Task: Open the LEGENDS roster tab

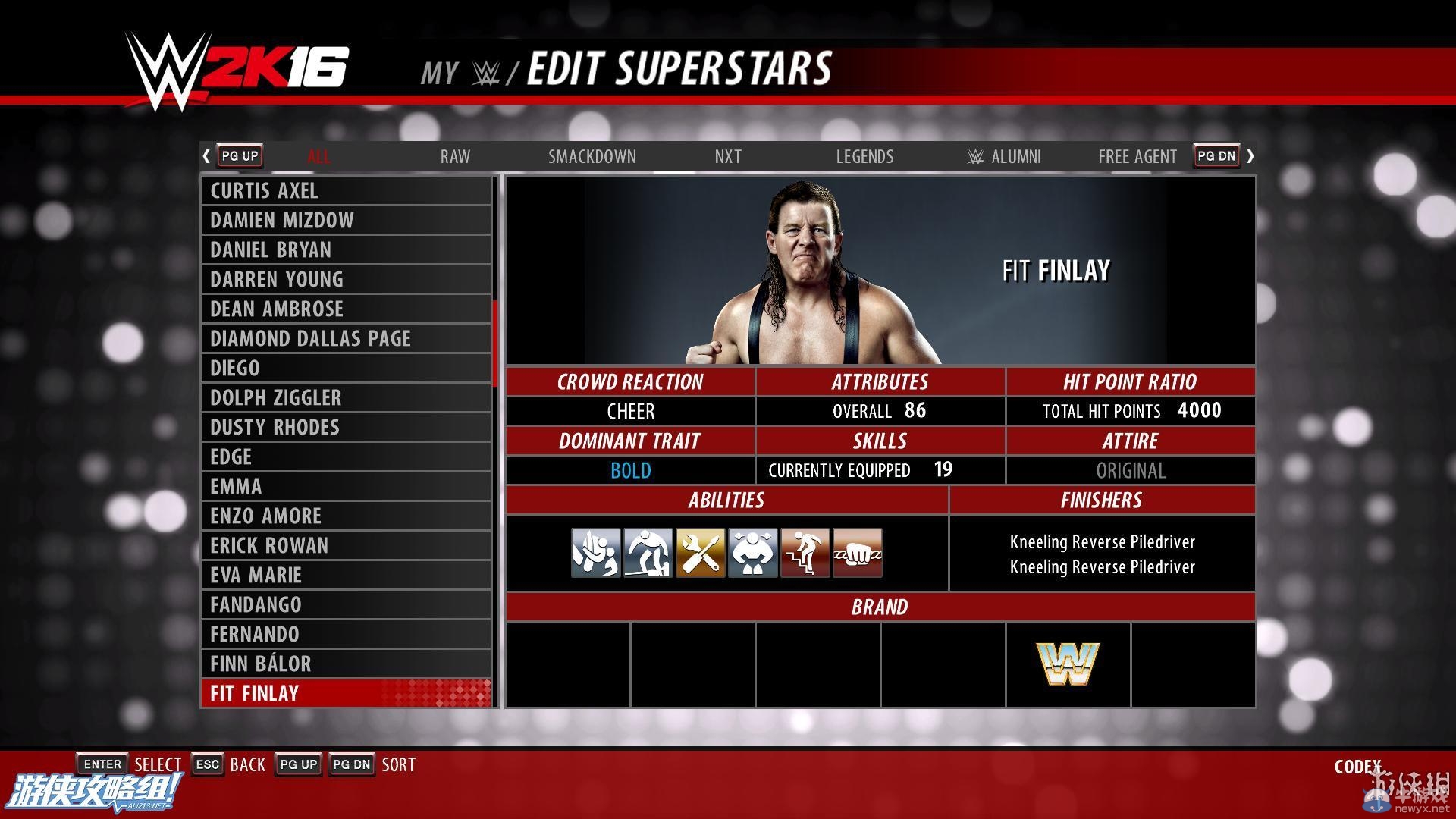Action: 864,156
